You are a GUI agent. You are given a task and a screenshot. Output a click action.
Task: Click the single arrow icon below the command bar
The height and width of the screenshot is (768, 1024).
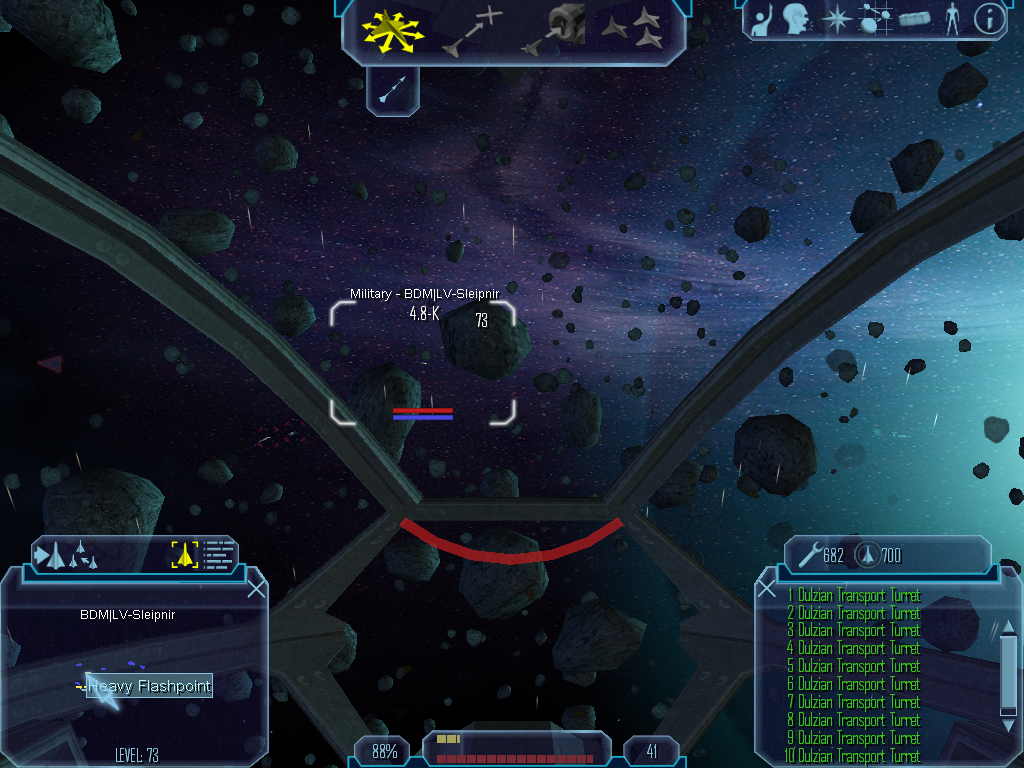(x=392, y=92)
